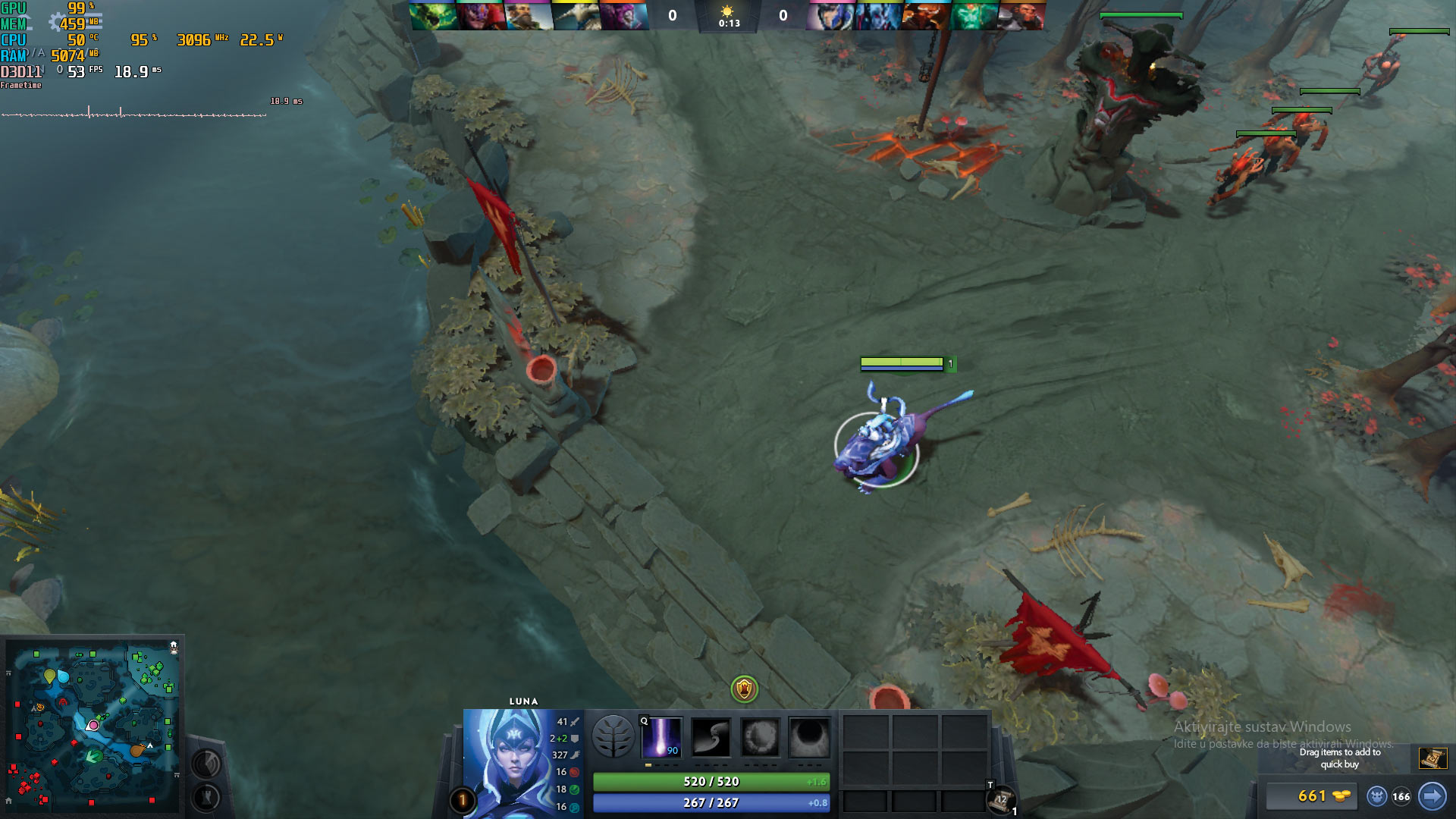The width and height of the screenshot is (1456, 819).
Task: Click the level 1 badge beside portrait
Action: 463,800
